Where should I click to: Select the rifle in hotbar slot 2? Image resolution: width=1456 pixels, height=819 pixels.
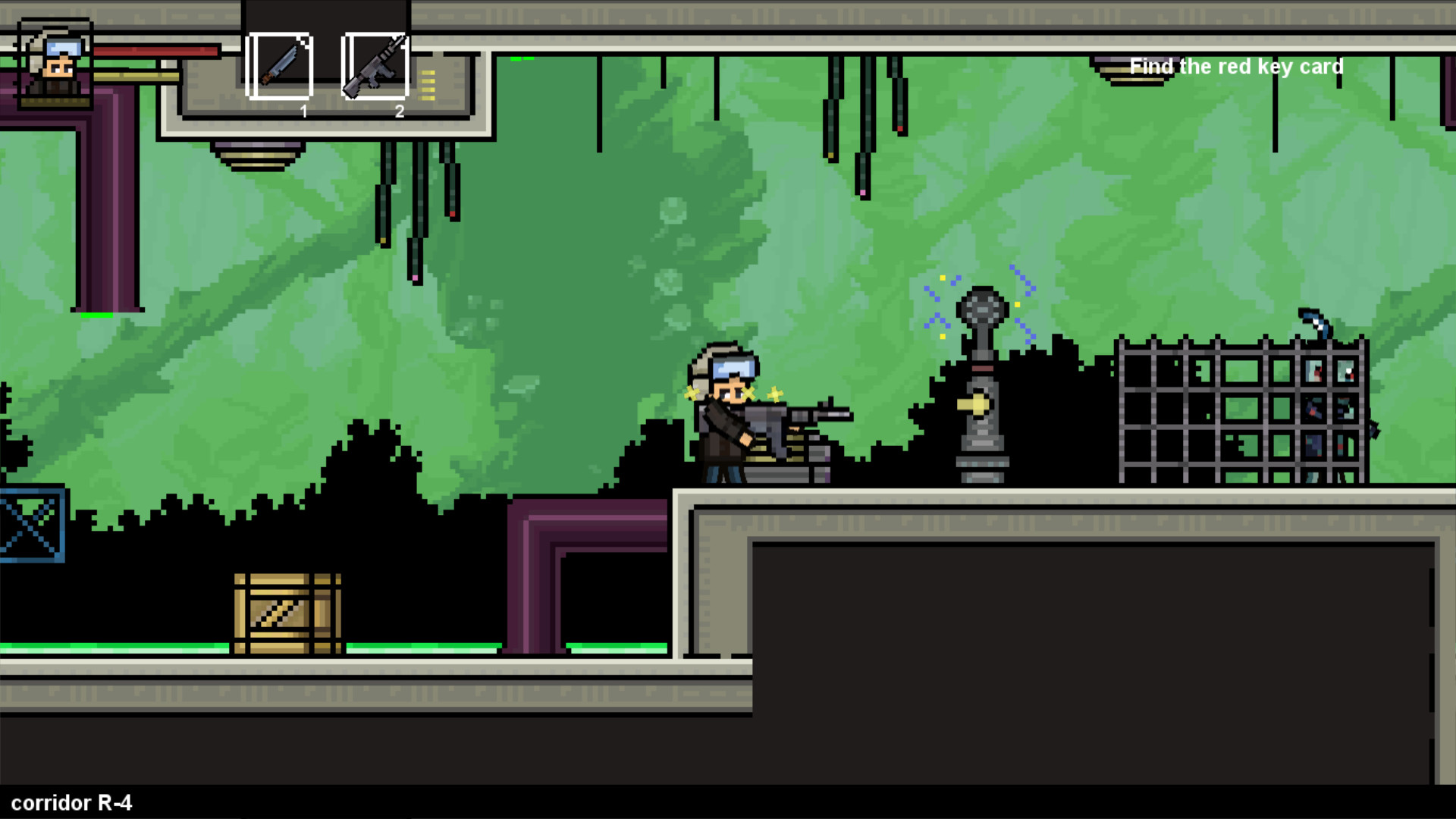pos(377,67)
